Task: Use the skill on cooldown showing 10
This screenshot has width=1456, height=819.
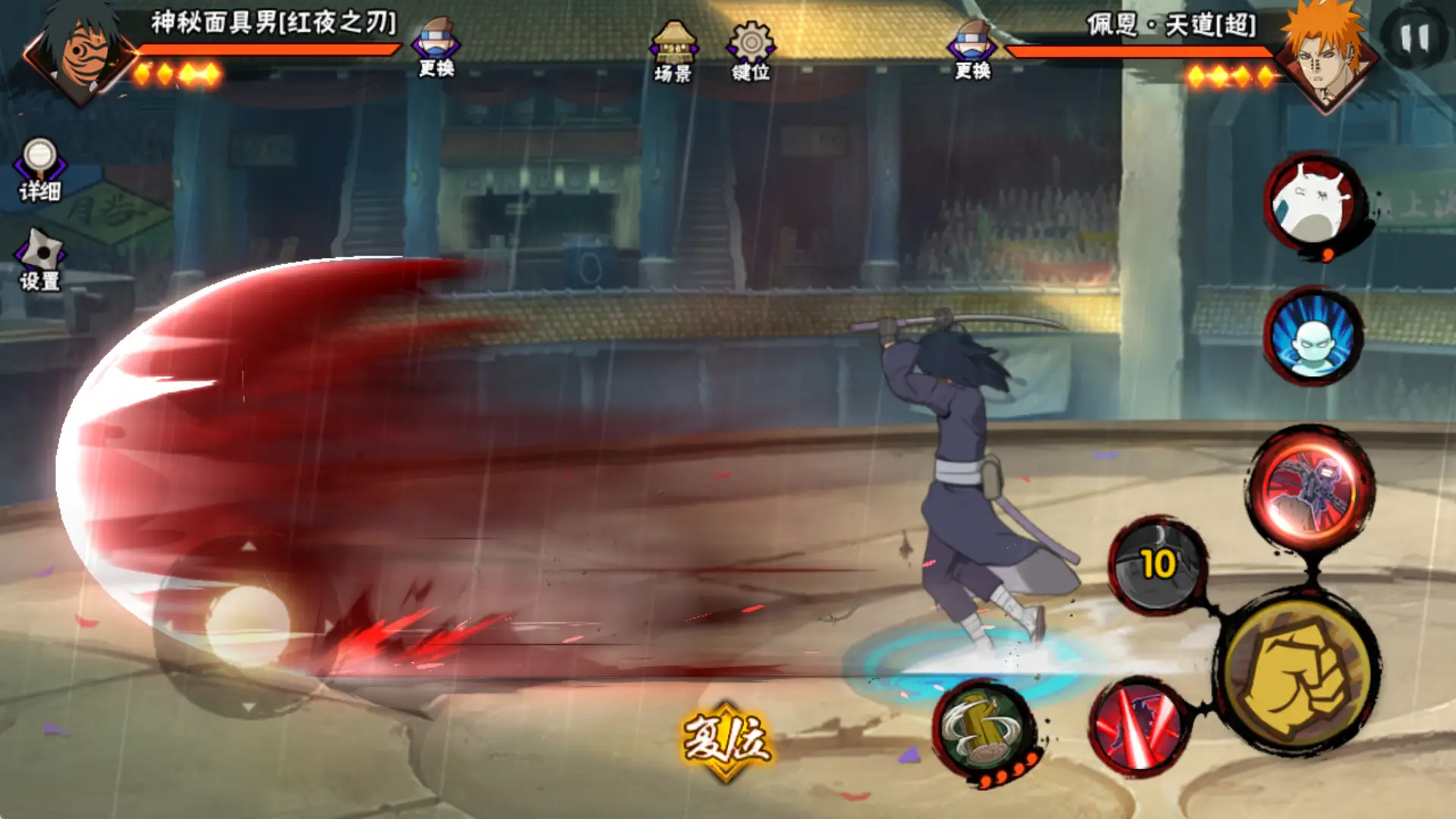Action: point(1157,565)
